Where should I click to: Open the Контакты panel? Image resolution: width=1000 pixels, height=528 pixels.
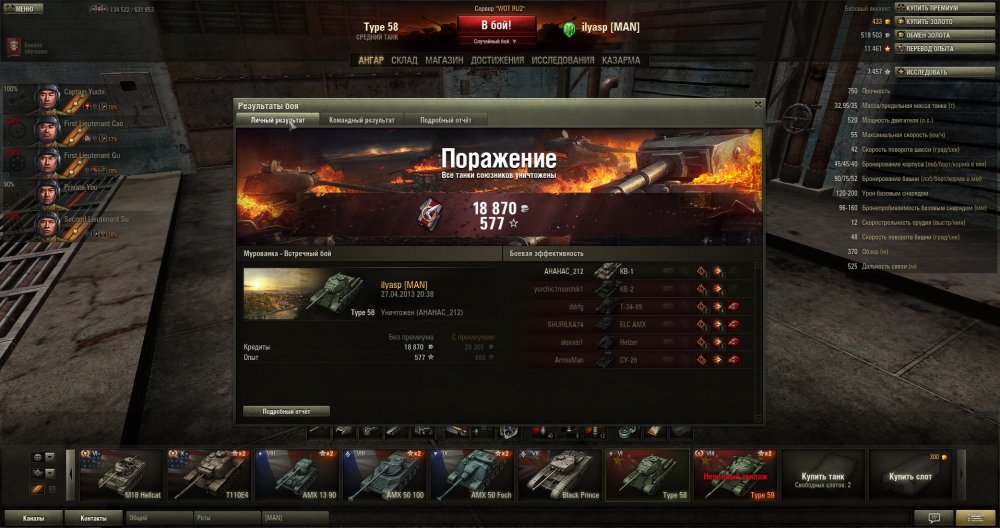[x=93, y=518]
